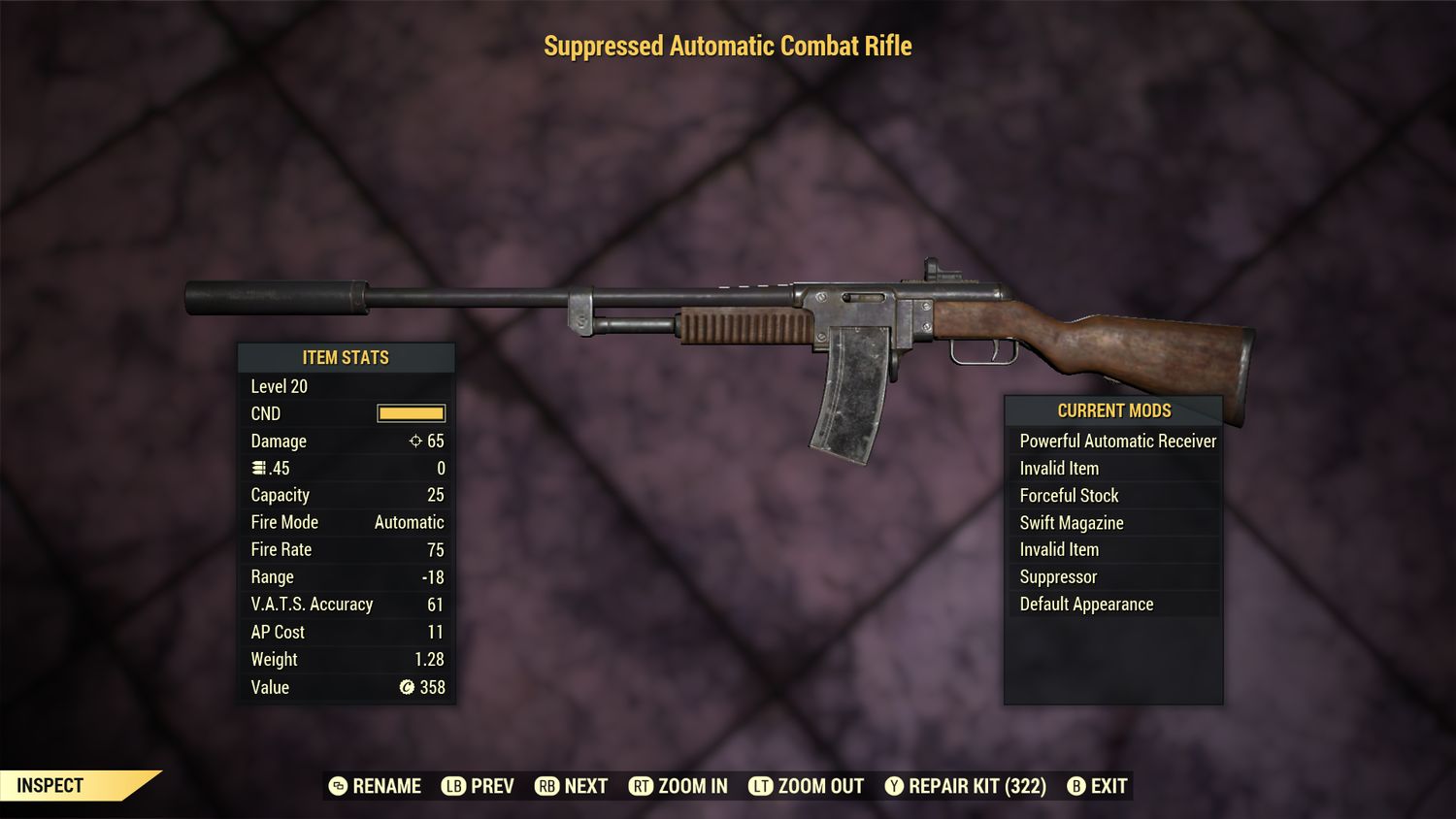1456x819 pixels.
Task: Expand the CURRENT MODS panel header
Action: (1113, 409)
